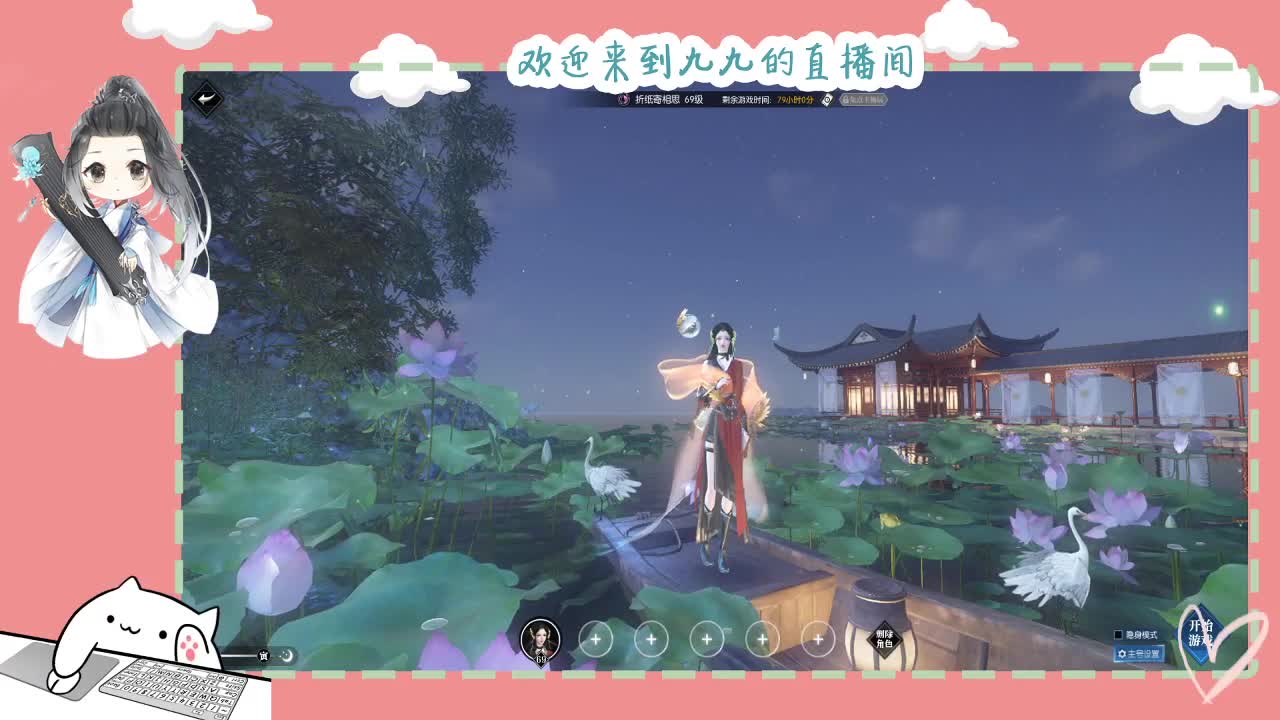1280x720 pixels.
Task: Click the gear icon on the 主号设置 button
Action: tap(1122, 655)
